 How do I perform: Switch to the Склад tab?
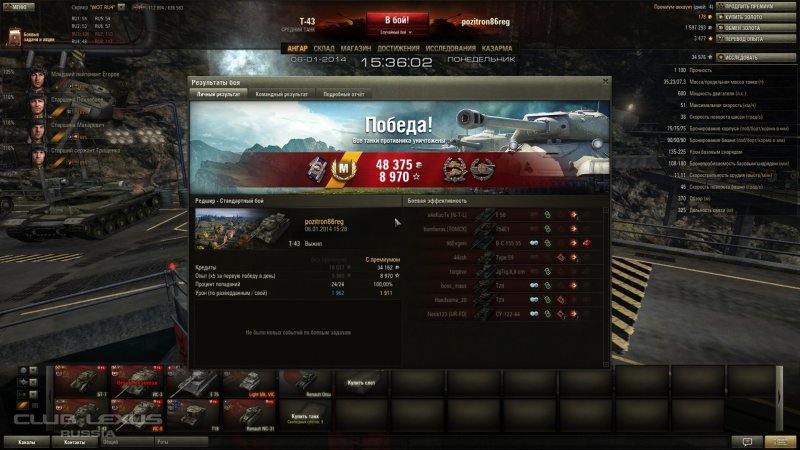(x=324, y=47)
